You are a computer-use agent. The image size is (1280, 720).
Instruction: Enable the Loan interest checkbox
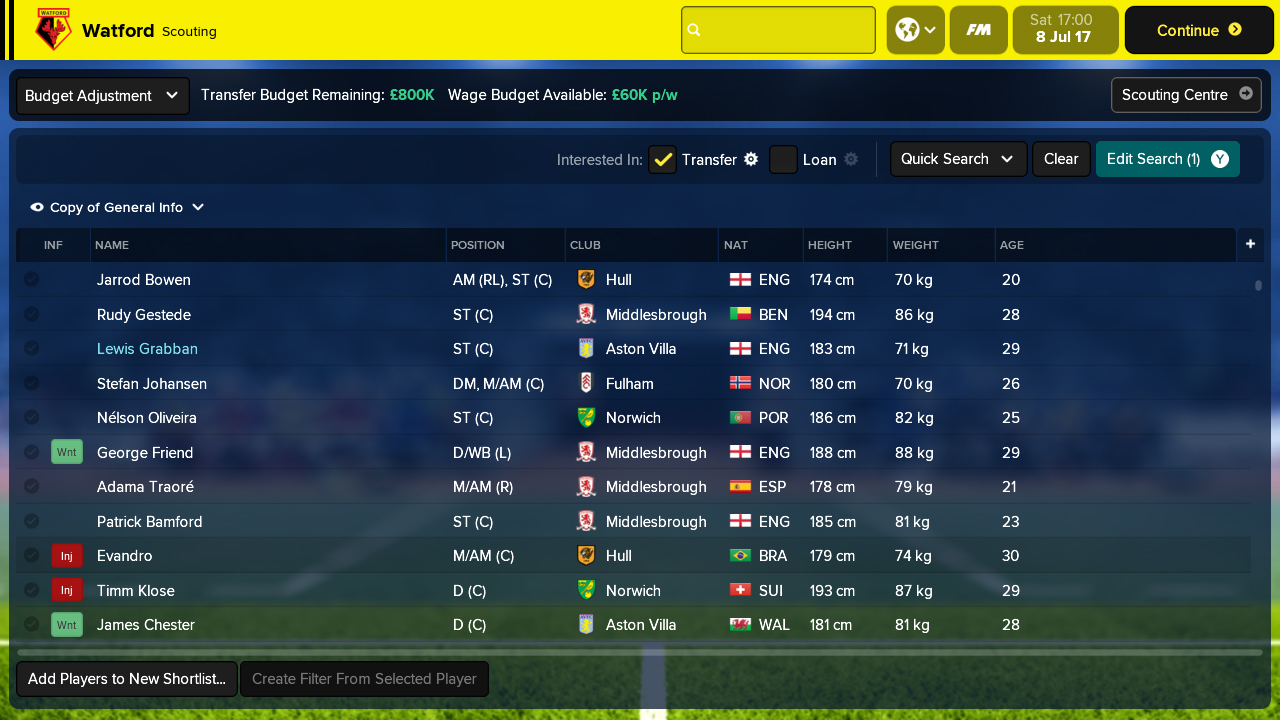click(x=783, y=159)
